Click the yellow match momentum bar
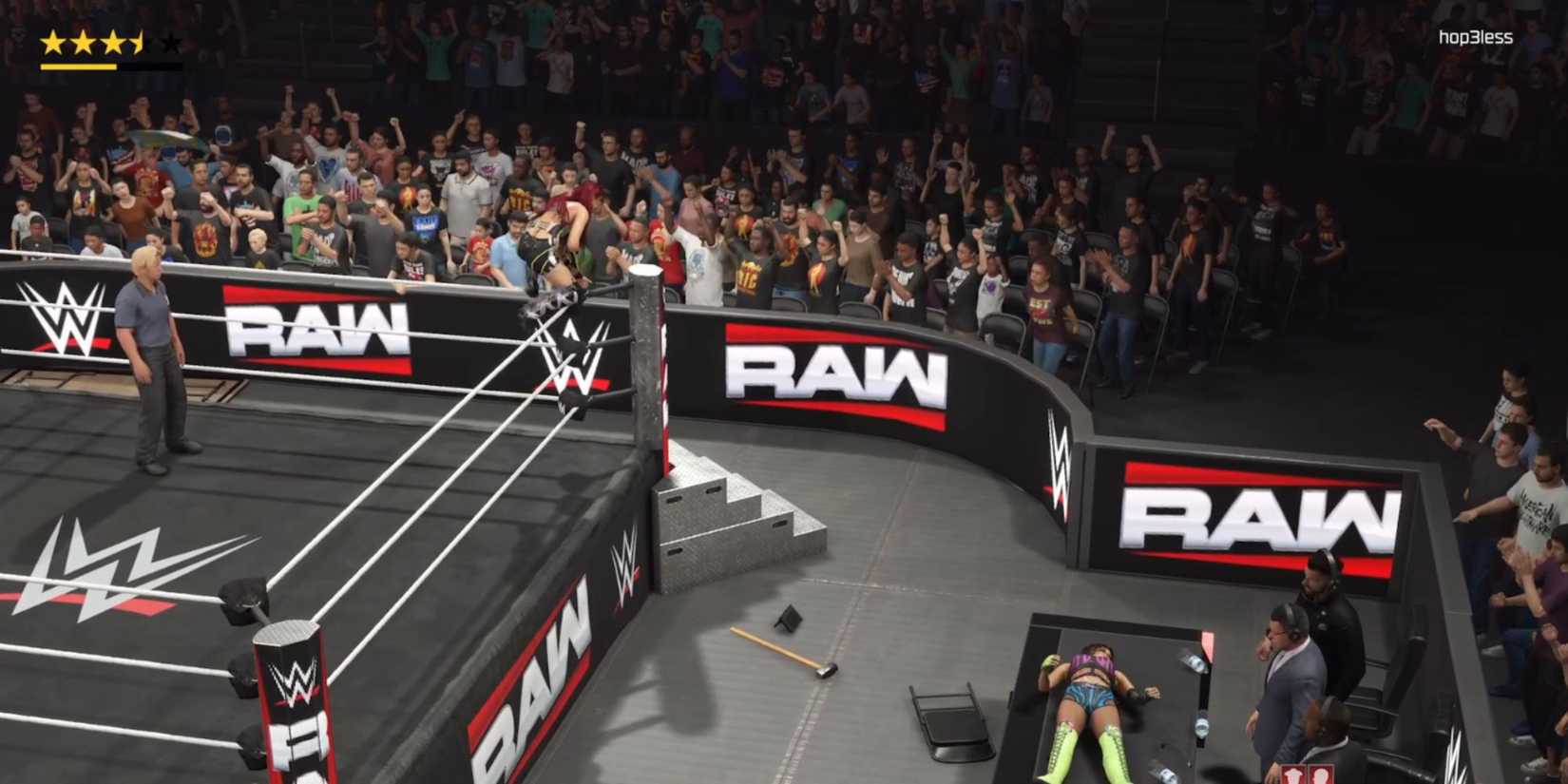The image size is (1568, 784). pyautogui.click(x=78, y=67)
